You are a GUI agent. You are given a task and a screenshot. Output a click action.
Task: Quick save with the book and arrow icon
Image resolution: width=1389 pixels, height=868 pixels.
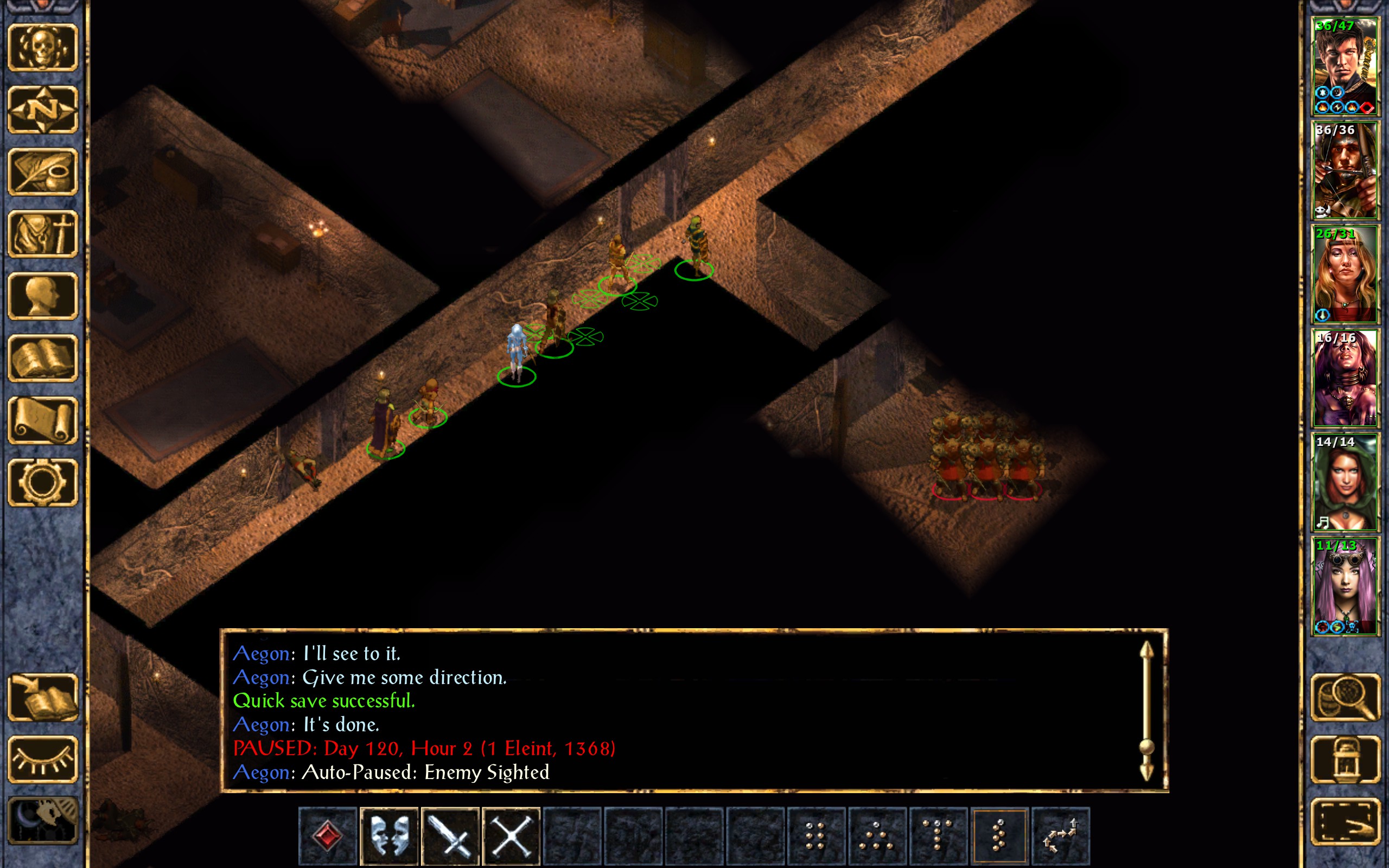coord(43,697)
